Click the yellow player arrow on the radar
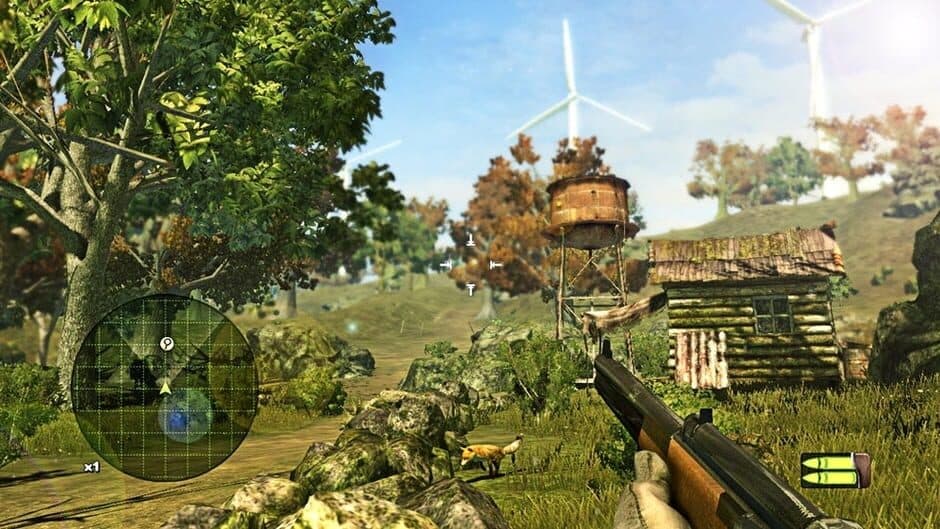 coord(165,385)
